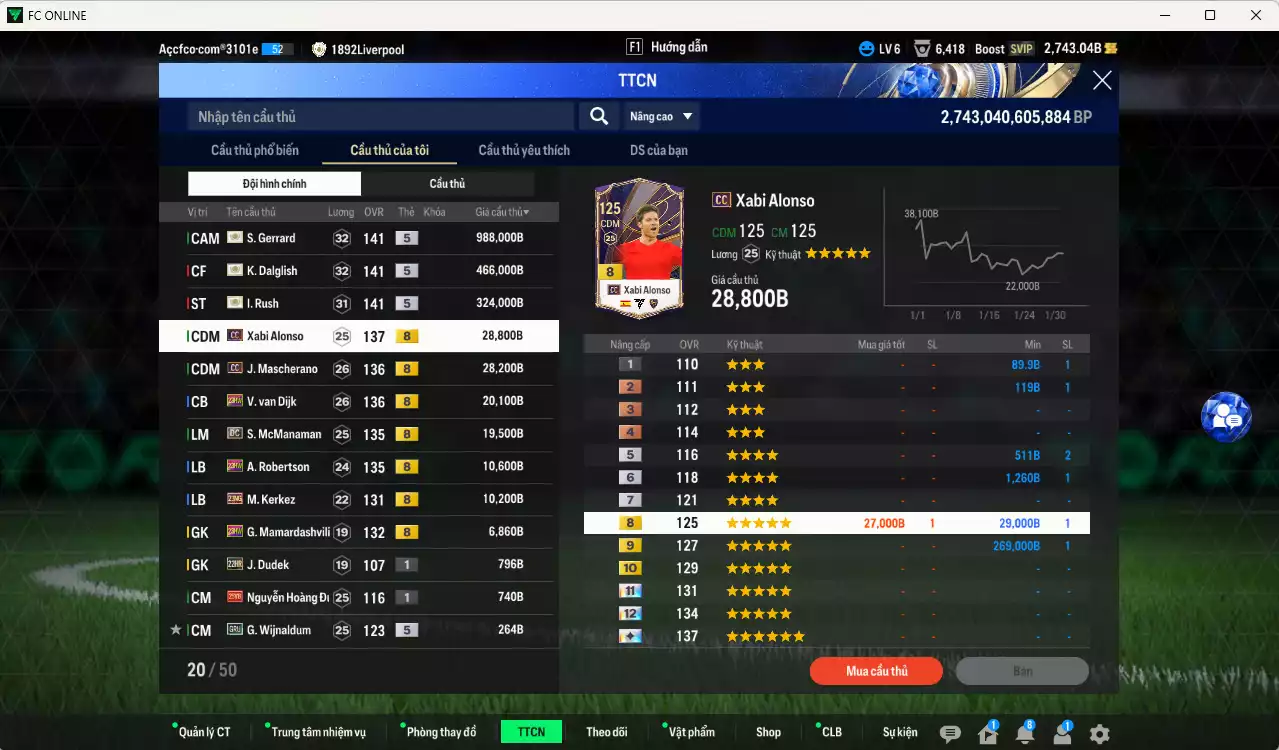The image size is (1279, 750).
Task: Open the Nâng cao dropdown
Action: [661, 117]
